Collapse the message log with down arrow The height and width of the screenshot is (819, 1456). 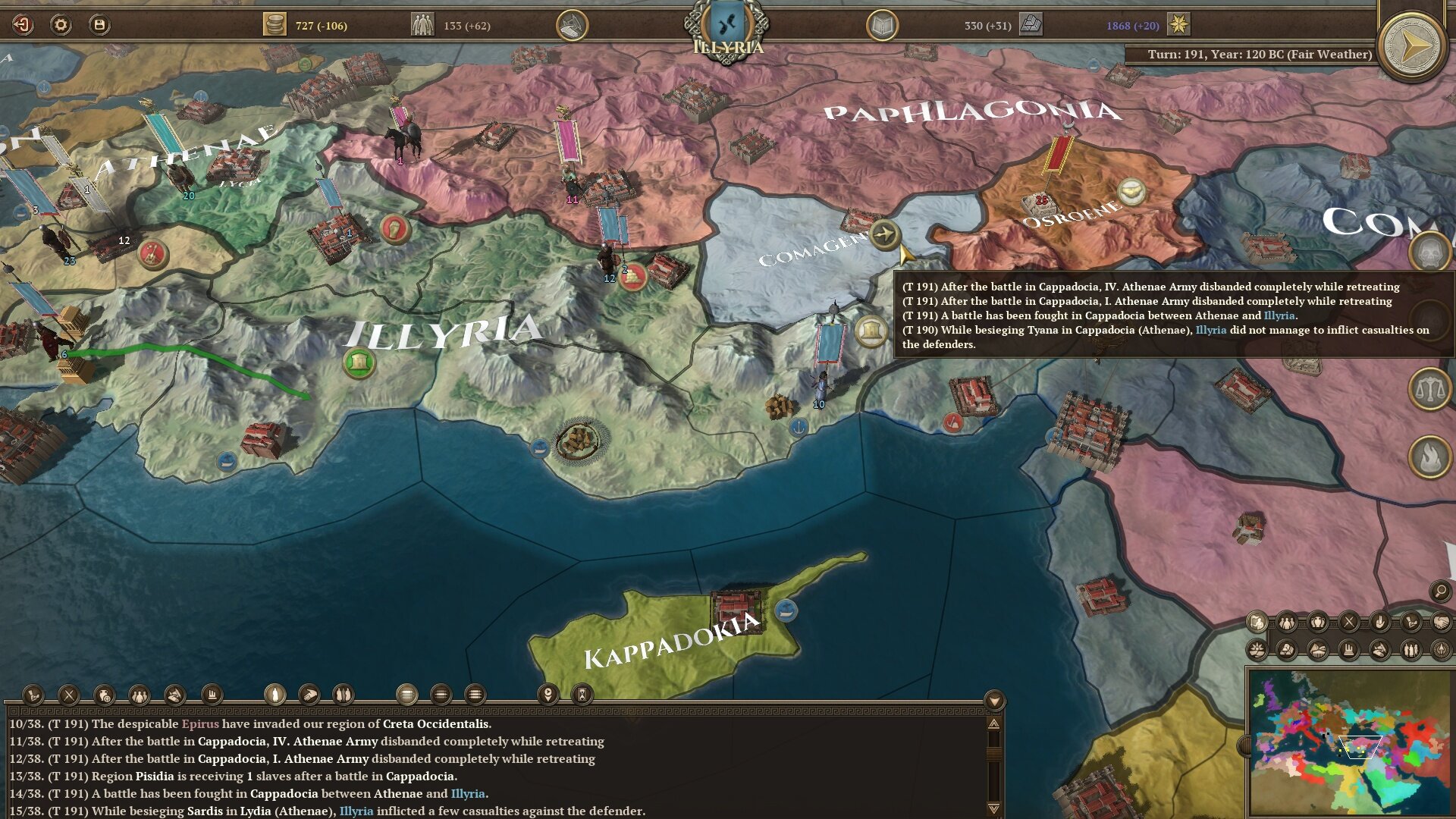point(994,700)
